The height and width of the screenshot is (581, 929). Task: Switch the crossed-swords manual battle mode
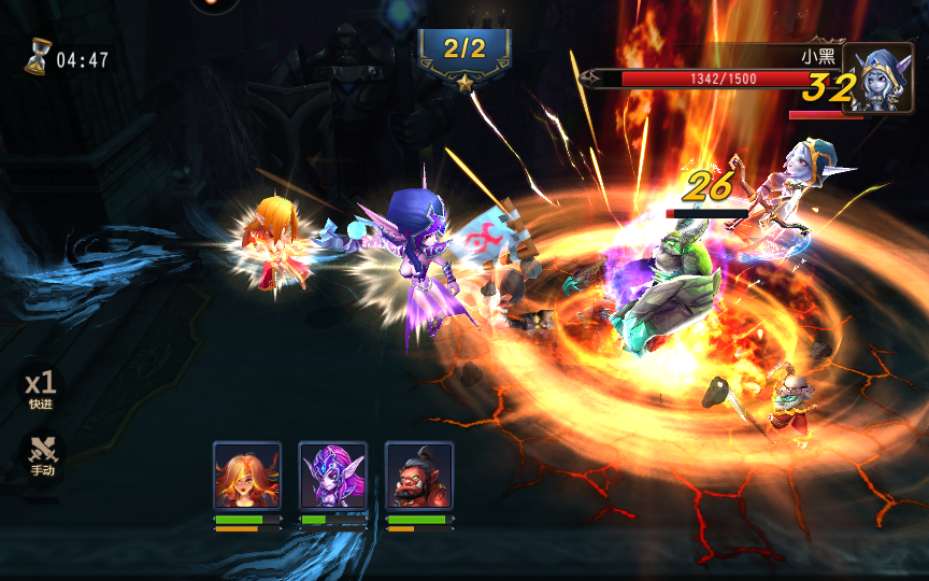43,455
